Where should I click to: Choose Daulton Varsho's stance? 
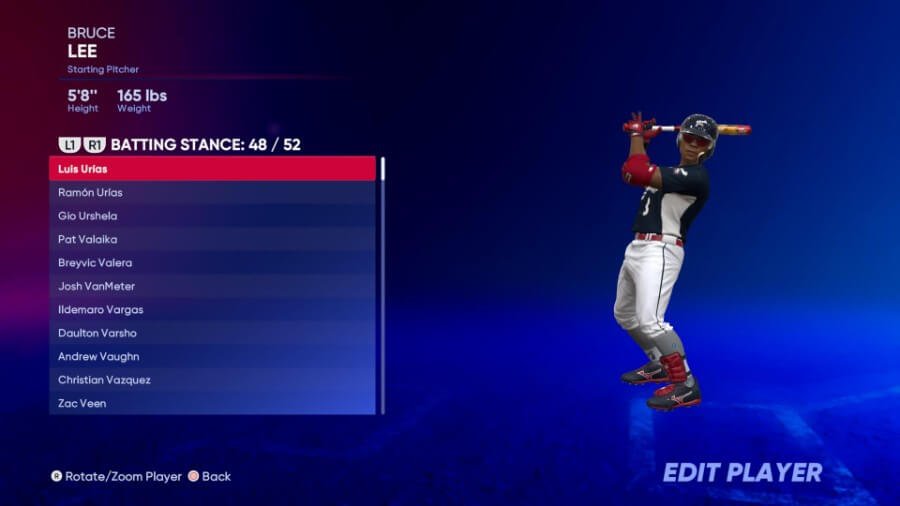pos(212,333)
